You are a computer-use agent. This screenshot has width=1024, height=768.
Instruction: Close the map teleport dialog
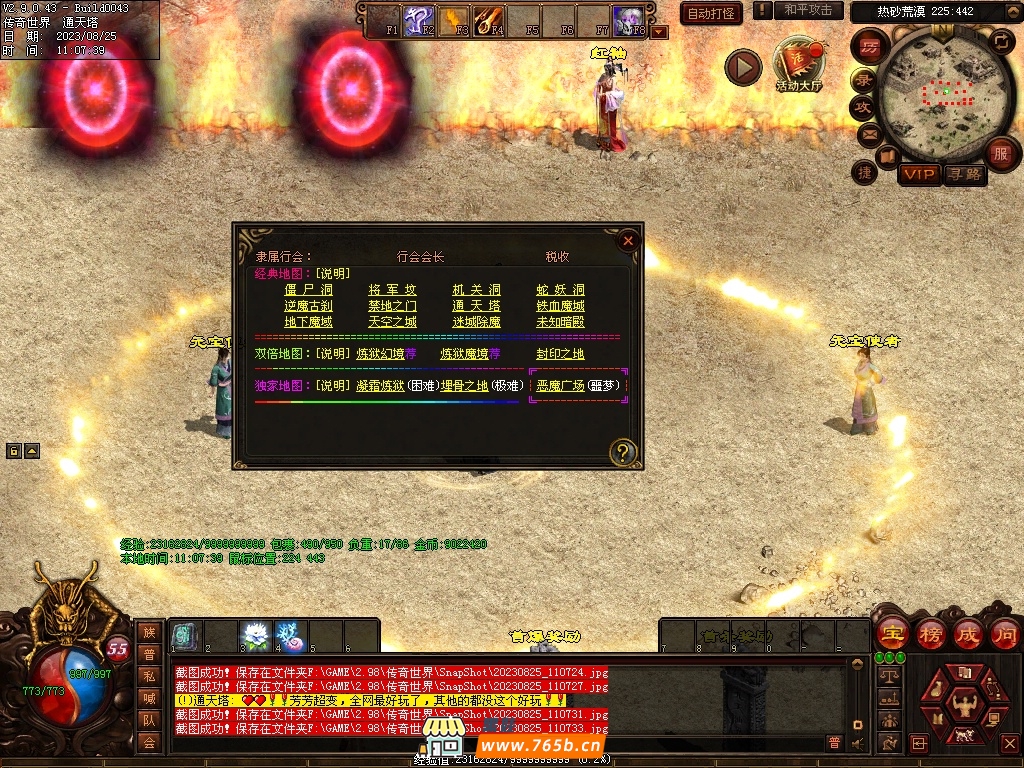click(628, 241)
